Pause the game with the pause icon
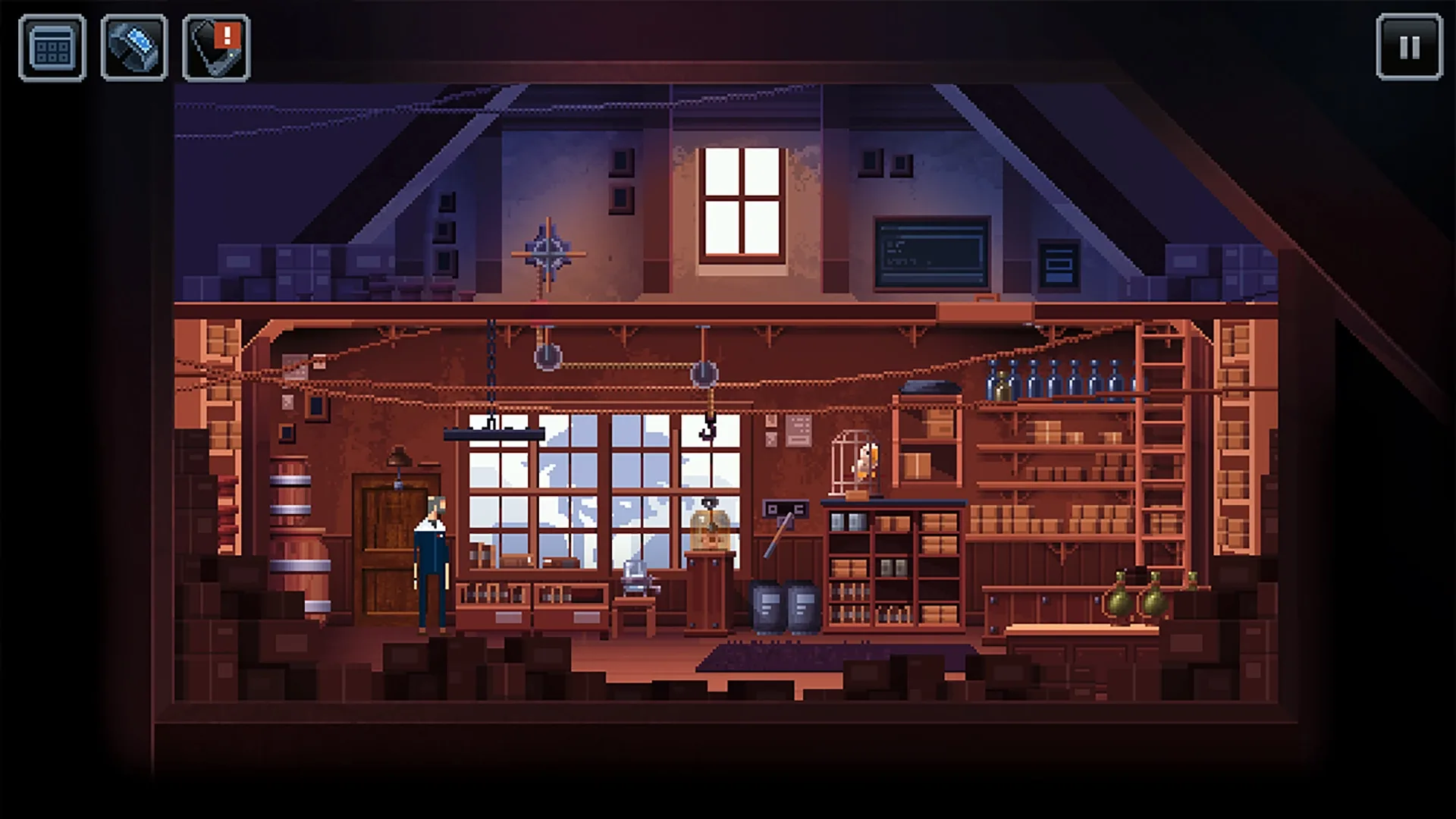The width and height of the screenshot is (1456, 819). 1408,45
